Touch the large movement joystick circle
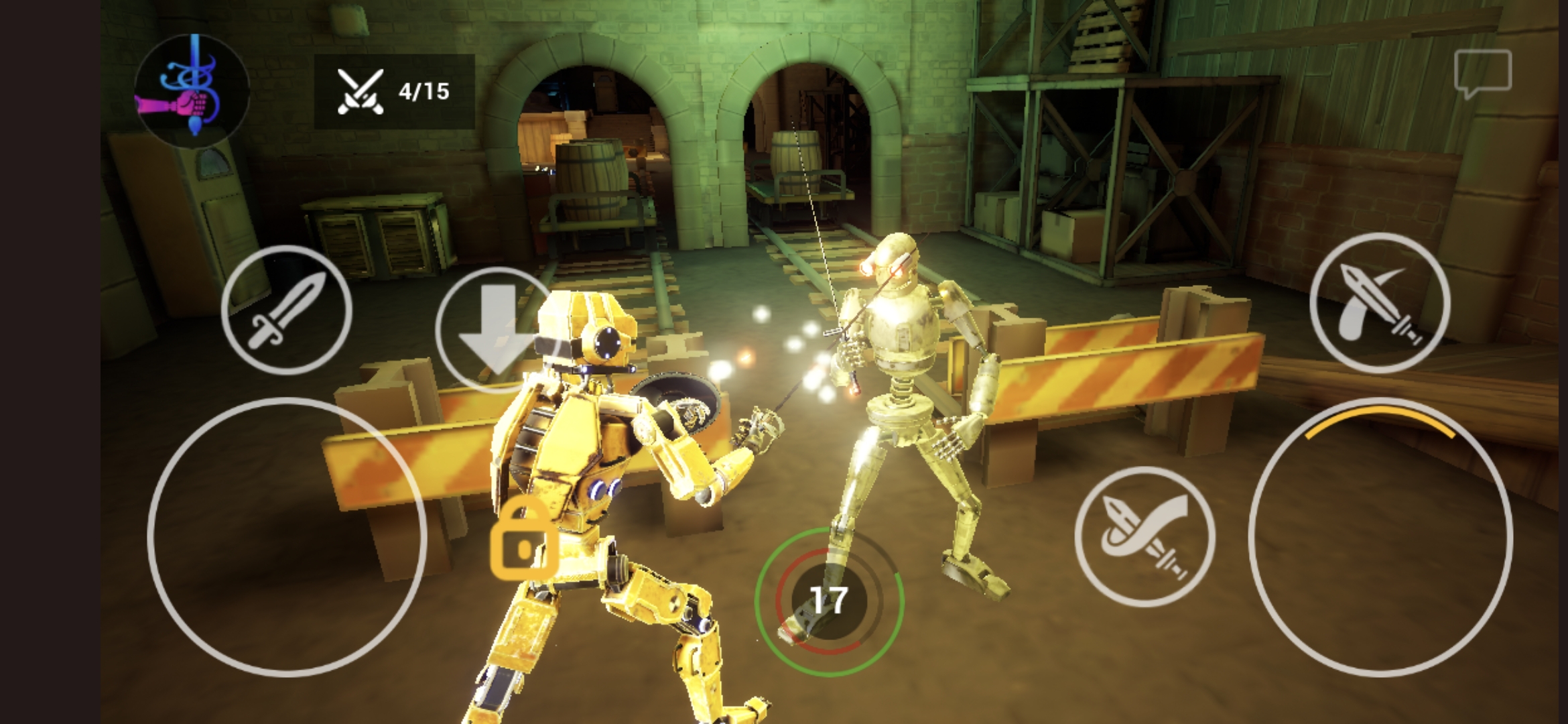Image resolution: width=1568 pixels, height=724 pixels. point(287,537)
